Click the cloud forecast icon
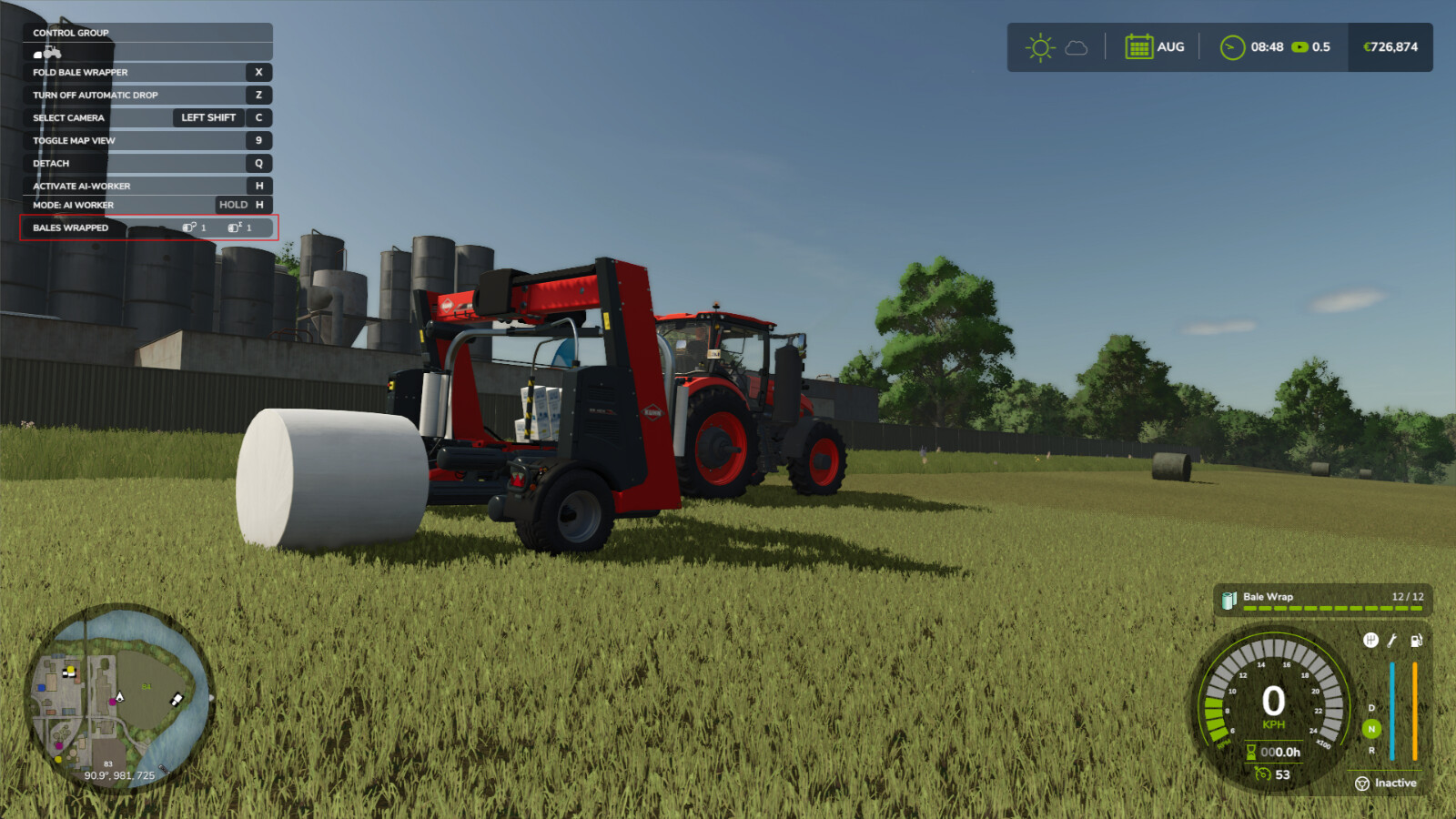This screenshot has height=819, width=1456. click(x=1077, y=49)
